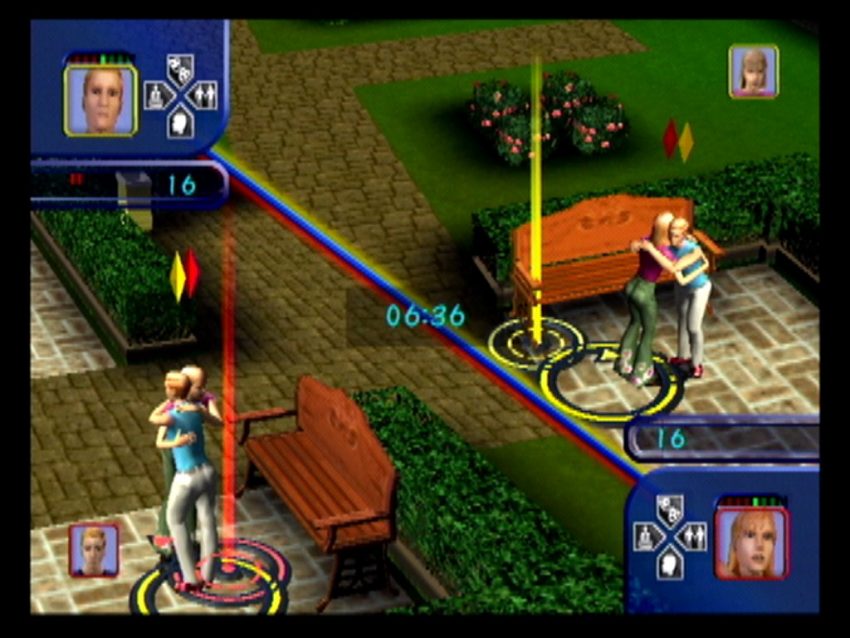Viewport: 850px width, 638px height.
Task: Open the seated figure icon beside the male portrait
Action: [x=157, y=96]
